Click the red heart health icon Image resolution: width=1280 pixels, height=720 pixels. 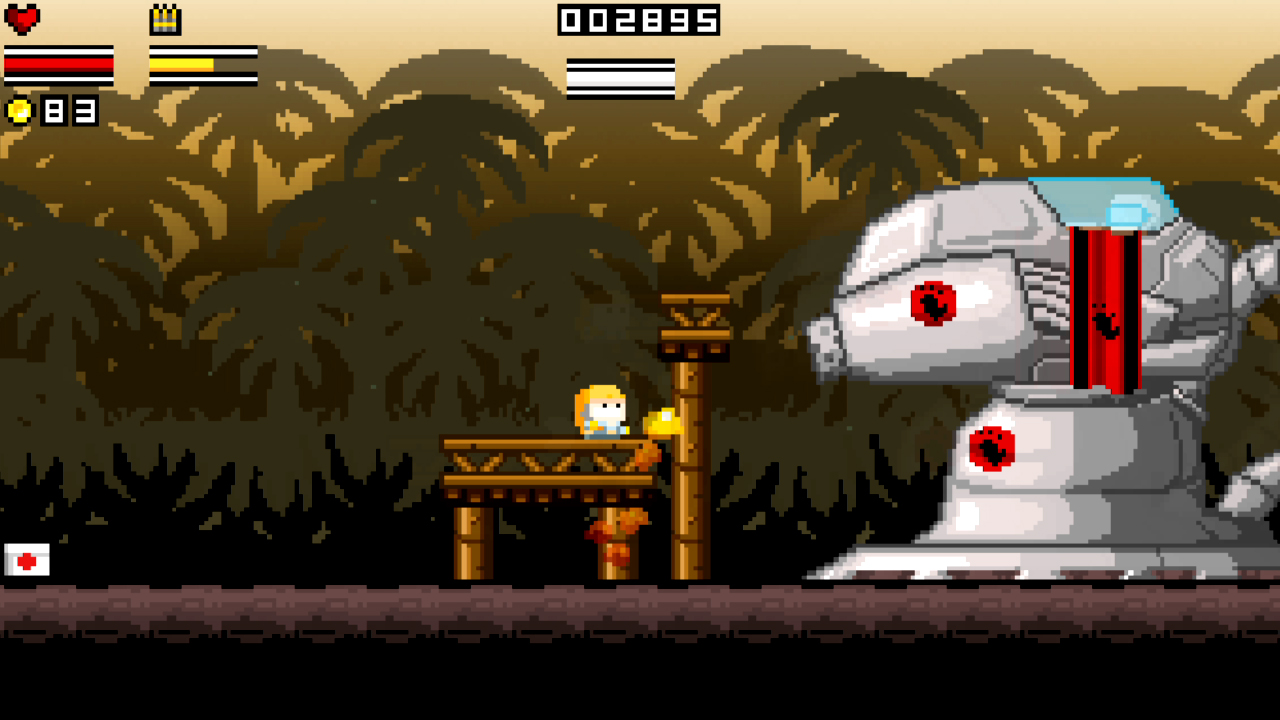click(x=22, y=19)
